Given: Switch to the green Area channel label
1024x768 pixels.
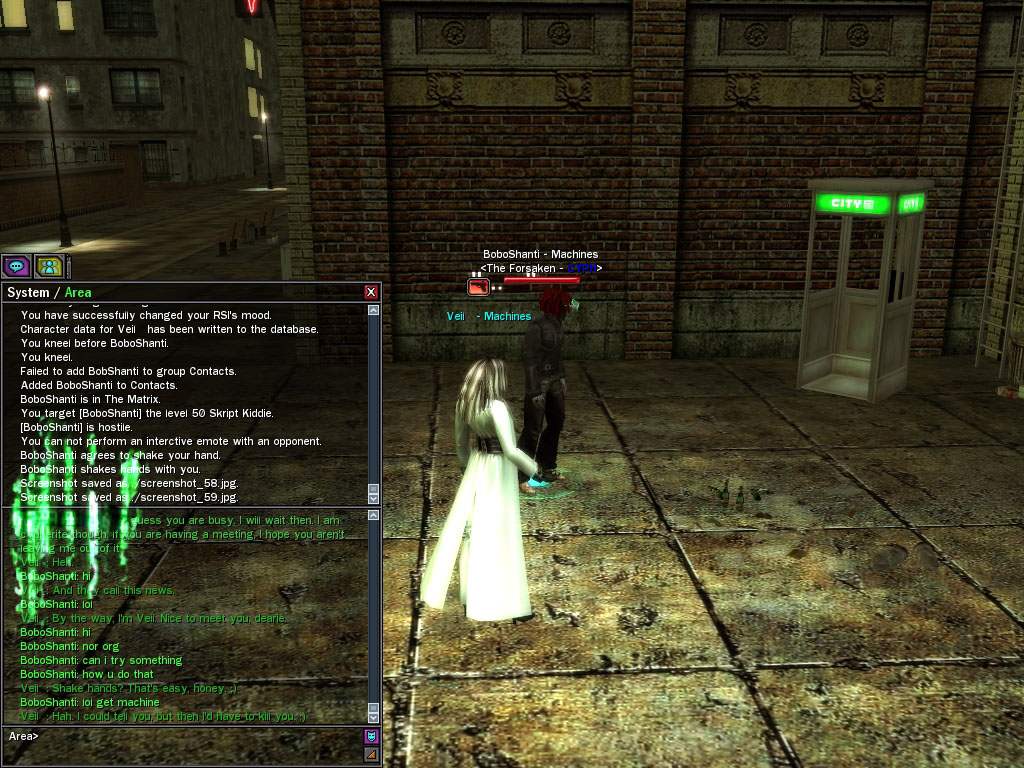Looking at the screenshot, I should point(77,293).
